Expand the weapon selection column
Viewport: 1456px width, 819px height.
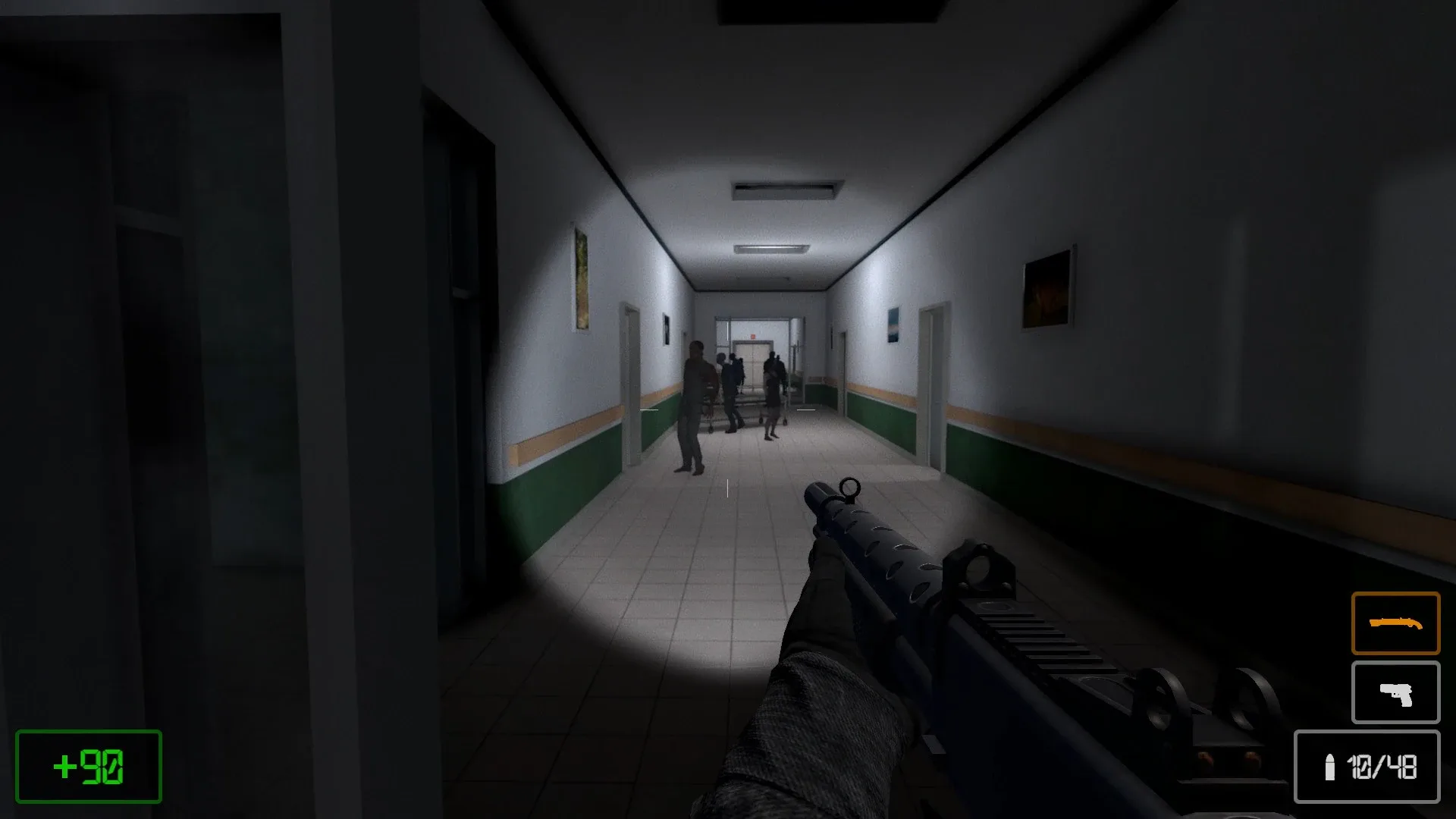point(1395,658)
